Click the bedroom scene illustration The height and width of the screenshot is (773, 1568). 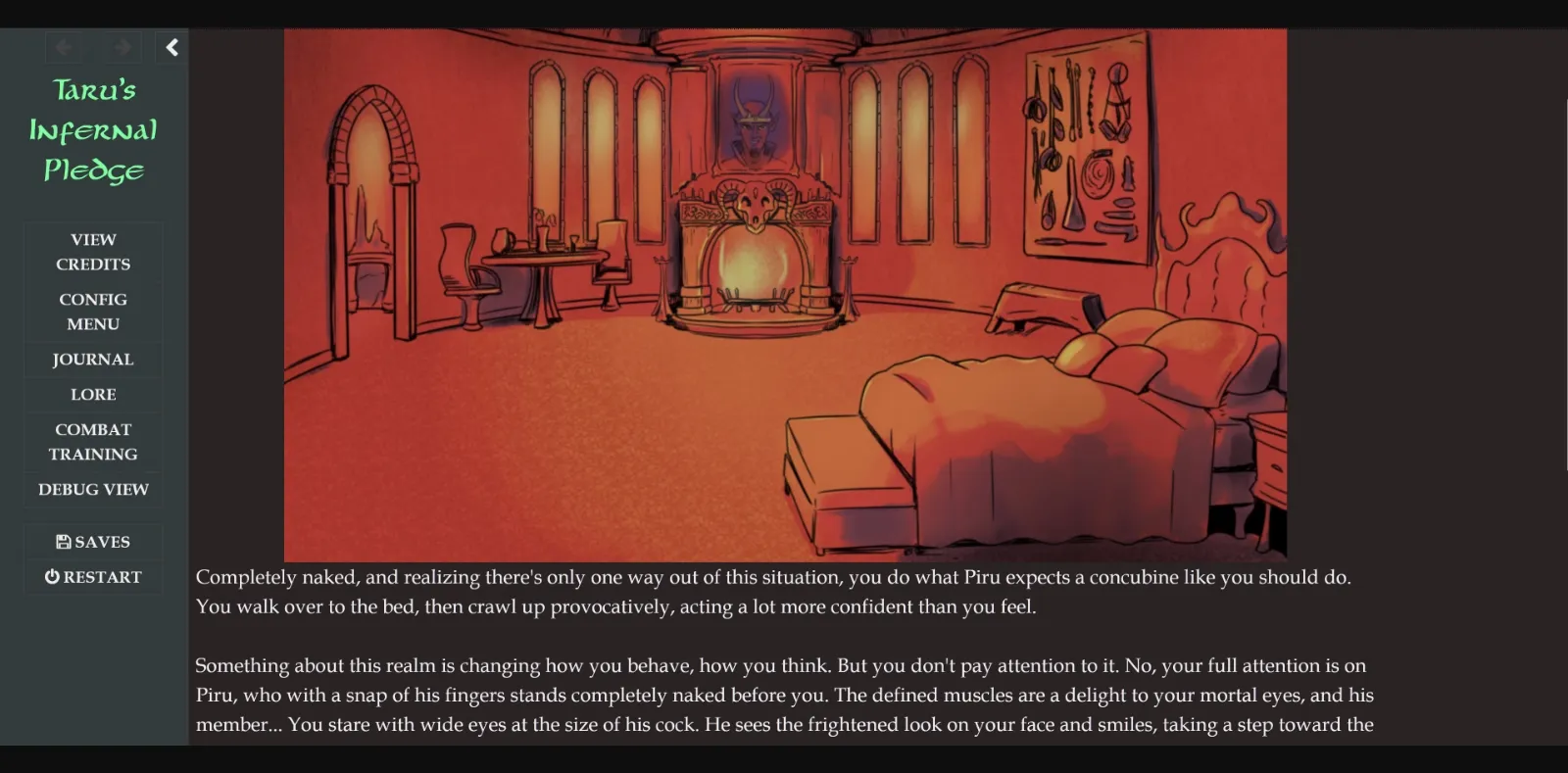click(x=784, y=294)
